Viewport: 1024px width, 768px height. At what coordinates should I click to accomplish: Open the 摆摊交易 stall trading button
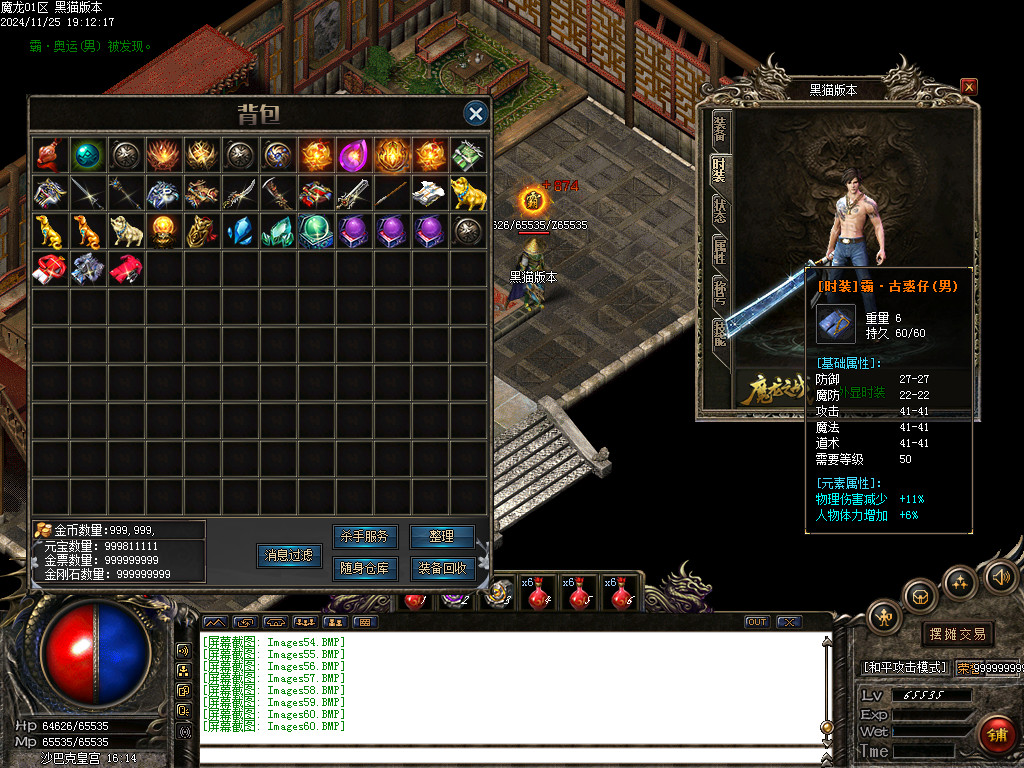[957, 634]
